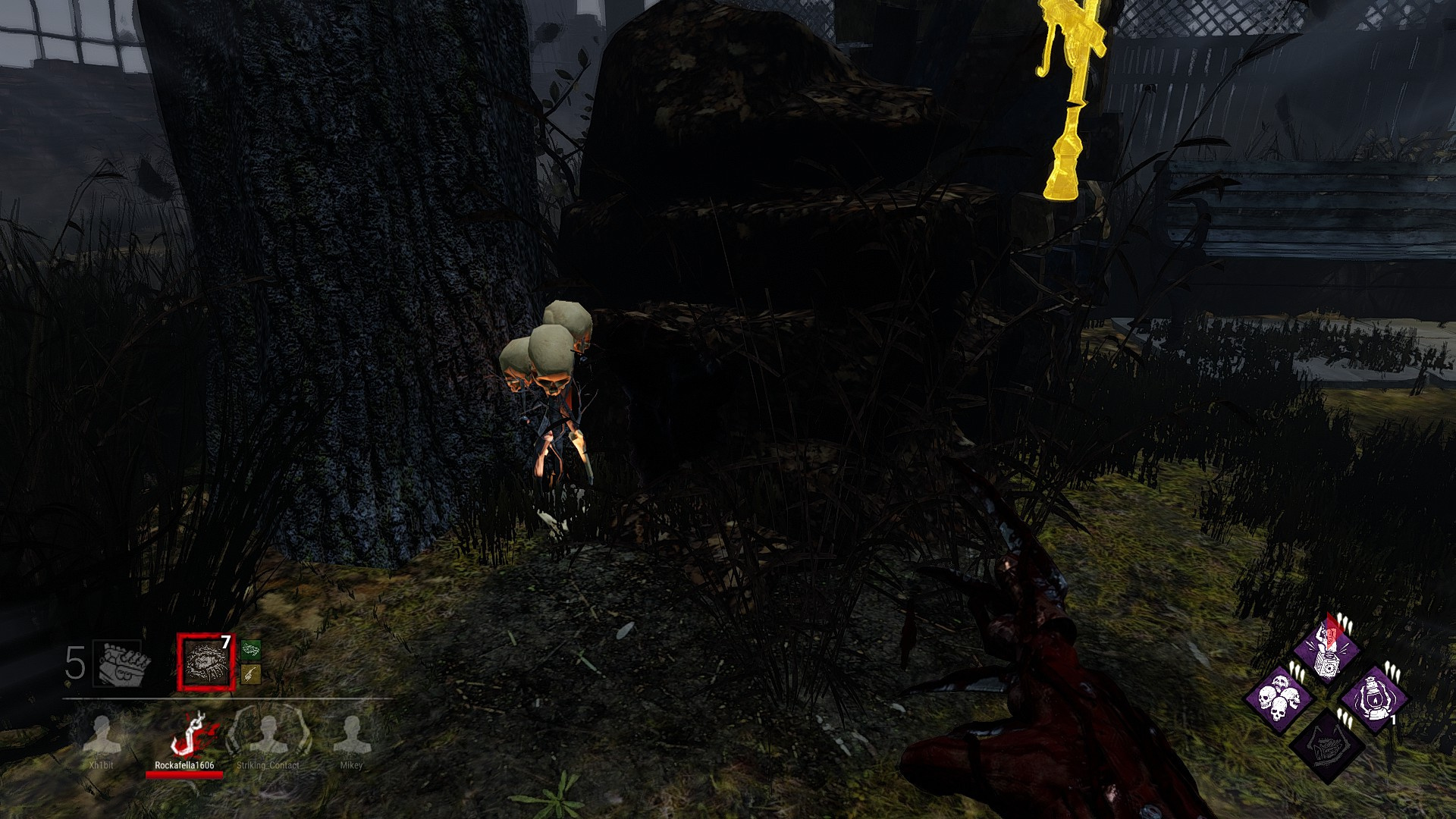
Task: Click the white charge tallies above the lantern perk
Action: 1392,670
